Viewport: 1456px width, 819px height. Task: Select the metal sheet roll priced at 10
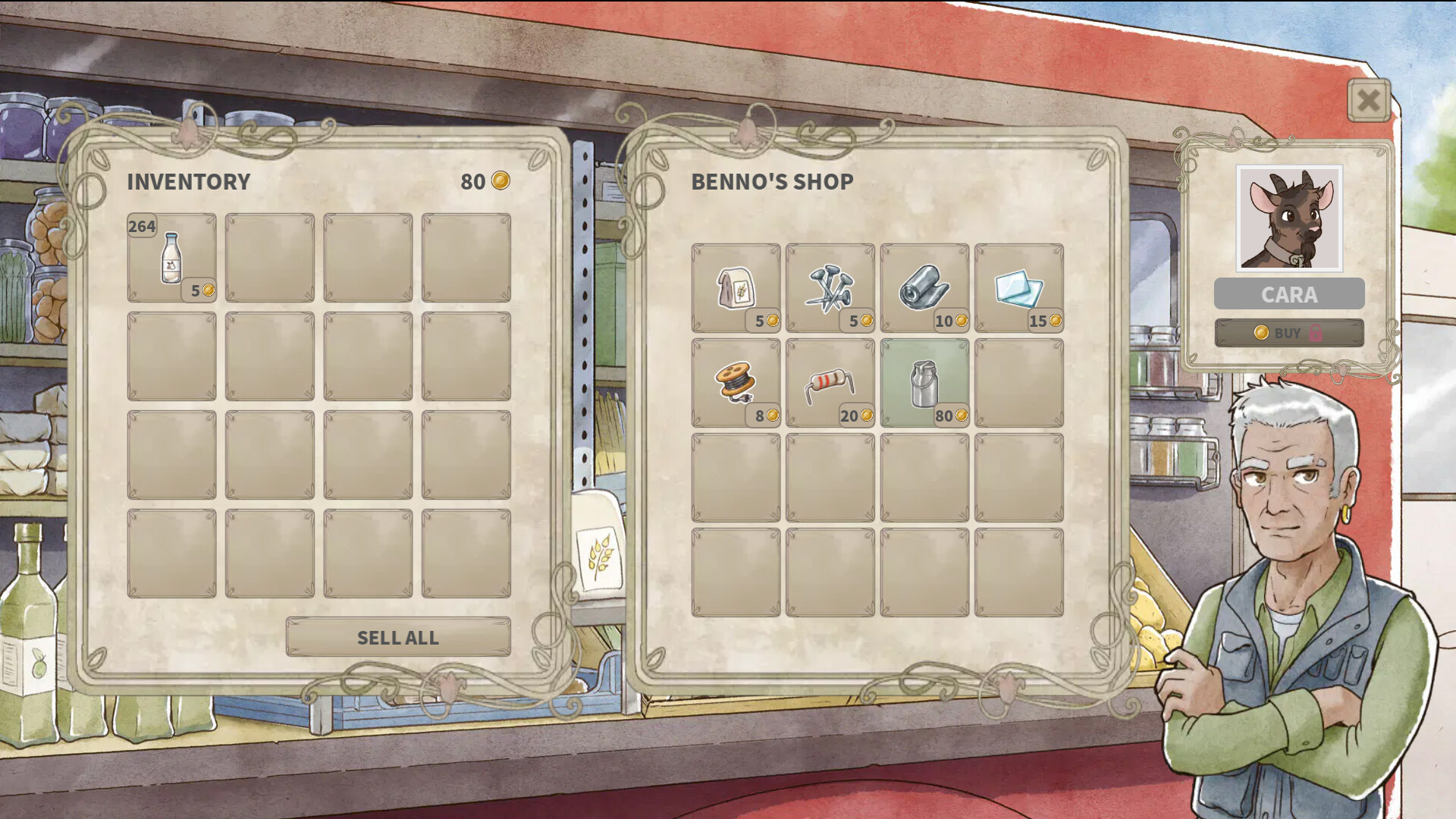click(924, 284)
